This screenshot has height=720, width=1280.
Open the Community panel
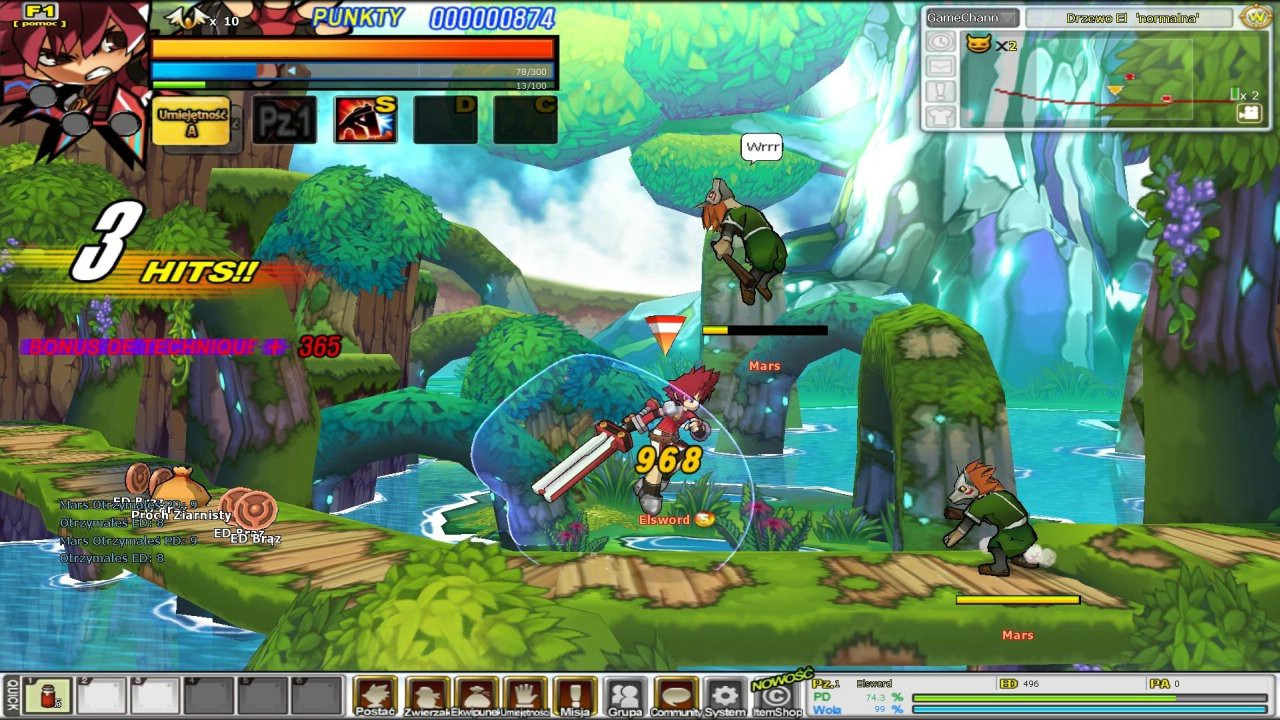pyautogui.click(x=675, y=695)
